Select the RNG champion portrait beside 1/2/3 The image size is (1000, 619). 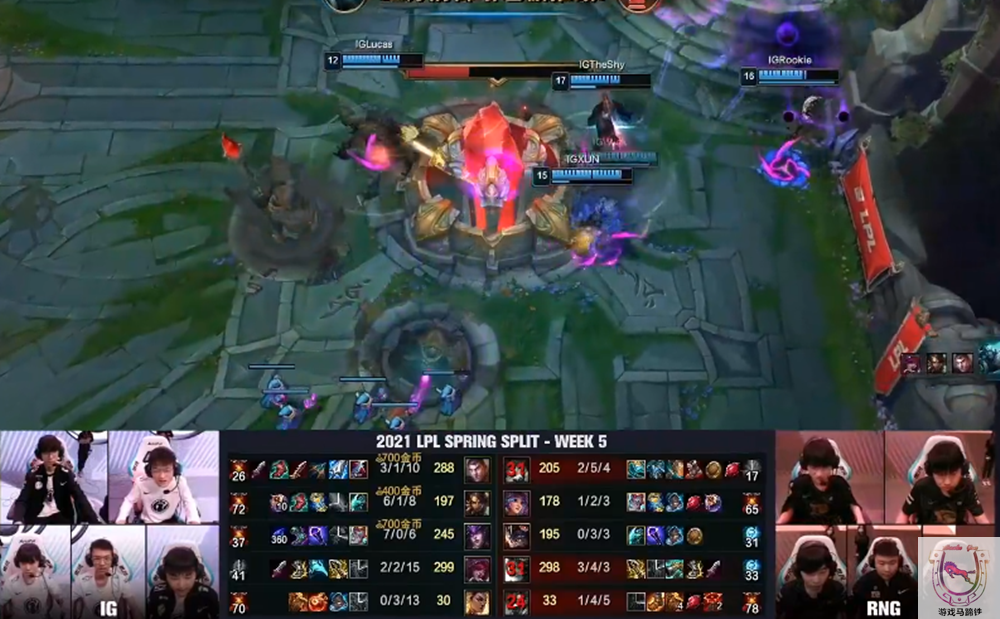click(516, 501)
